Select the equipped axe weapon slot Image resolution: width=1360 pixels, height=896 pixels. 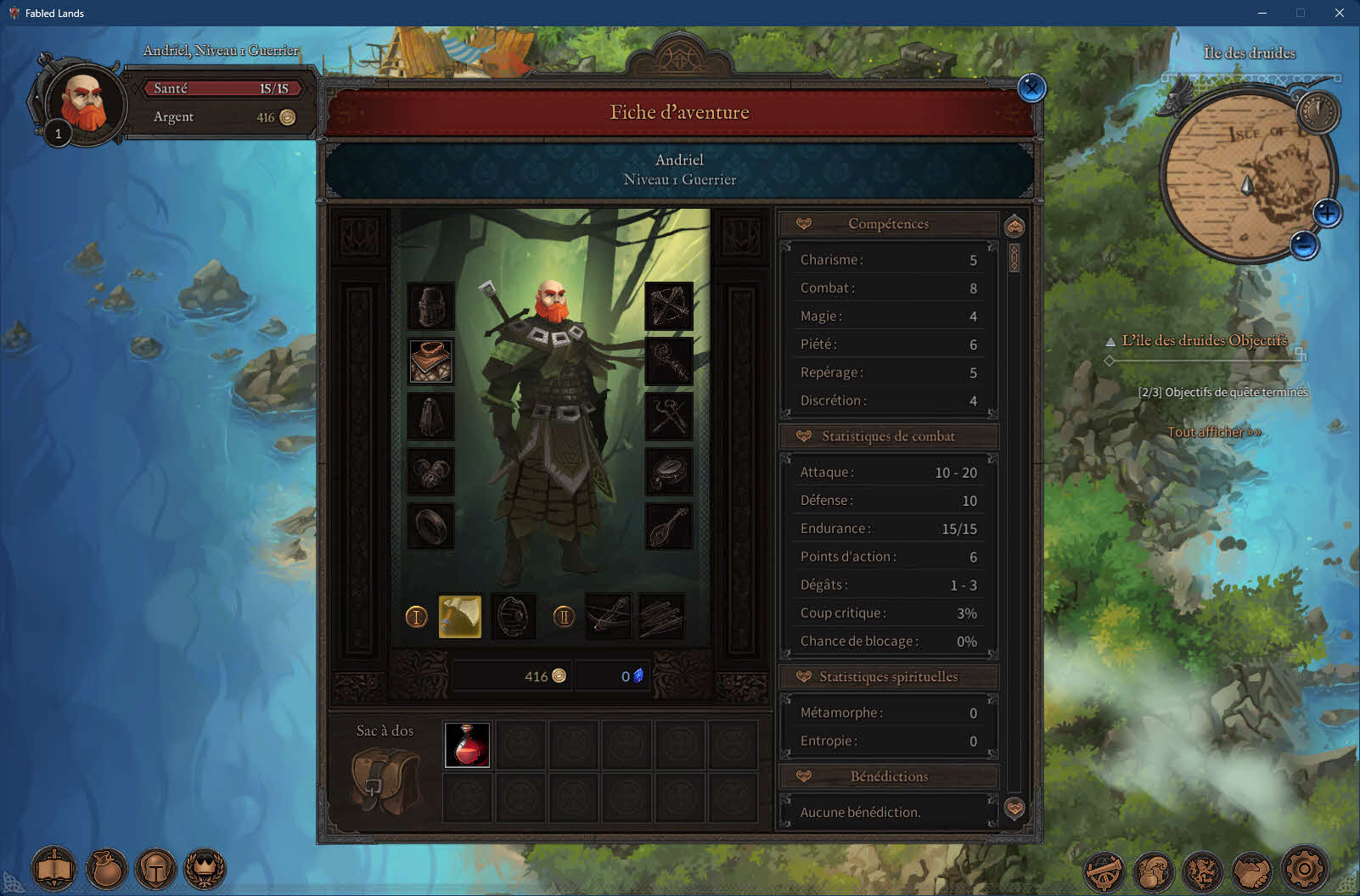tap(460, 616)
